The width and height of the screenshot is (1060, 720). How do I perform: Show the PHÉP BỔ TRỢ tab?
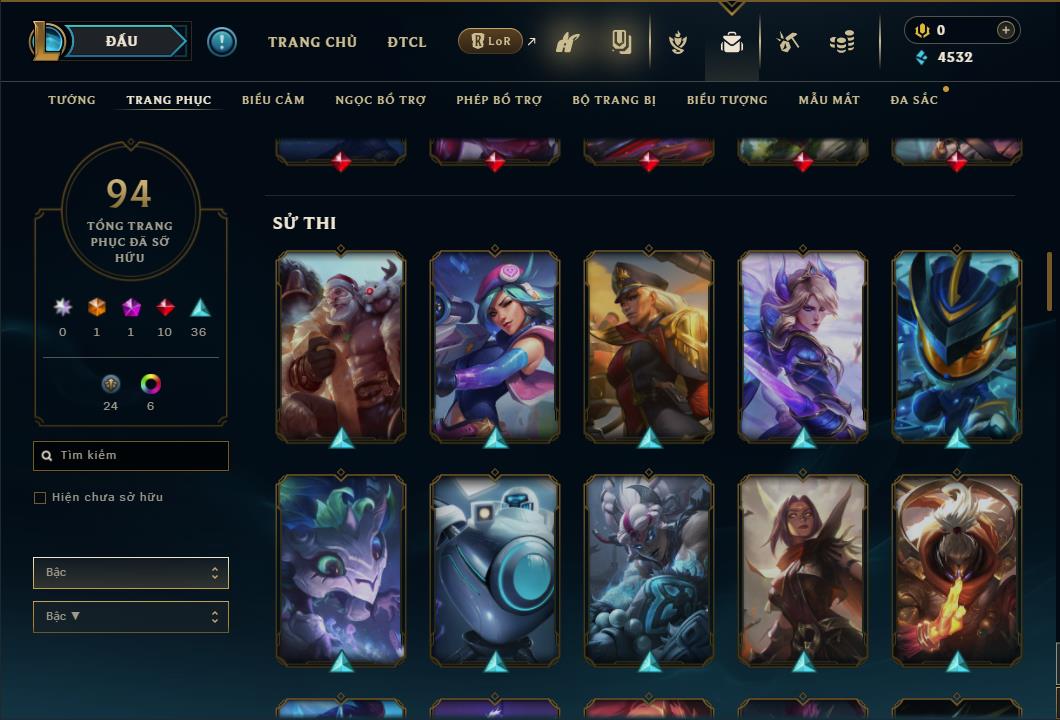(x=499, y=100)
